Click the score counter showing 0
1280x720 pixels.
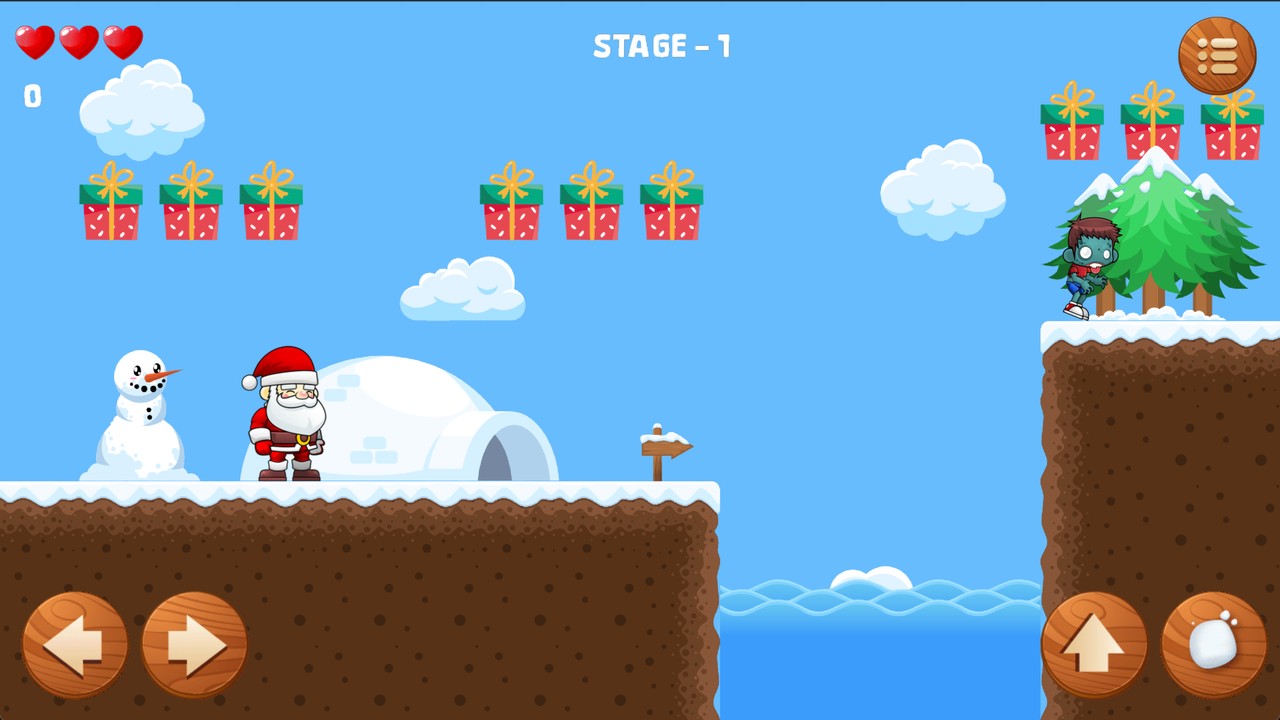pos(31,96)
